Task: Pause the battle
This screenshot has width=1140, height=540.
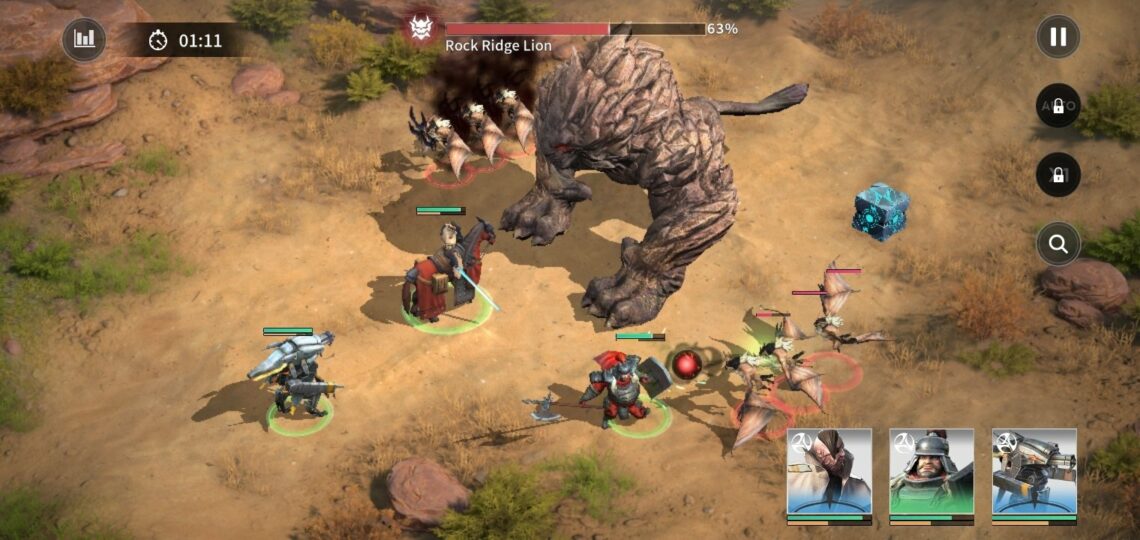Action: tap(1058, 38)
